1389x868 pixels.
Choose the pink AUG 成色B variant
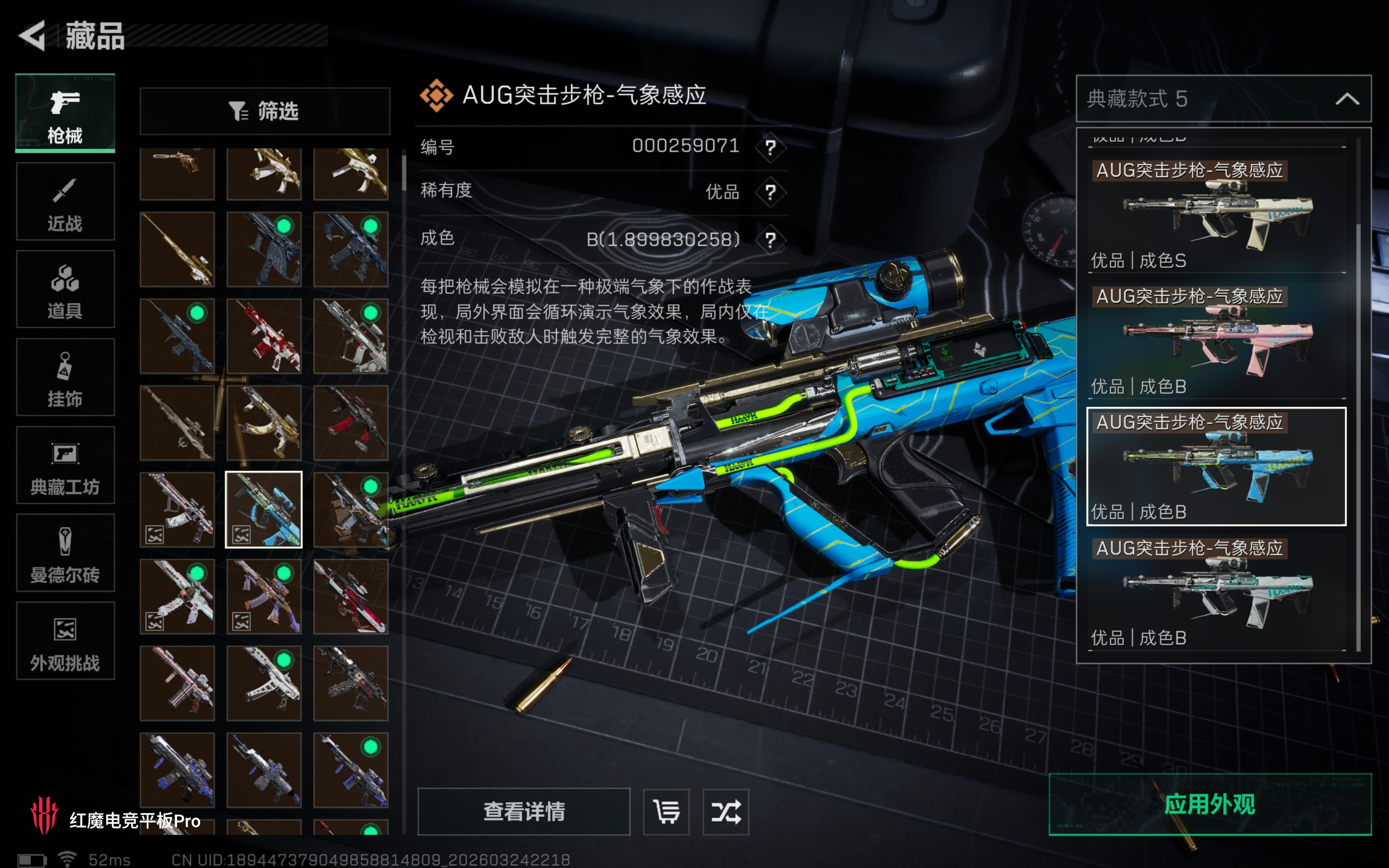coord(1216,340)
